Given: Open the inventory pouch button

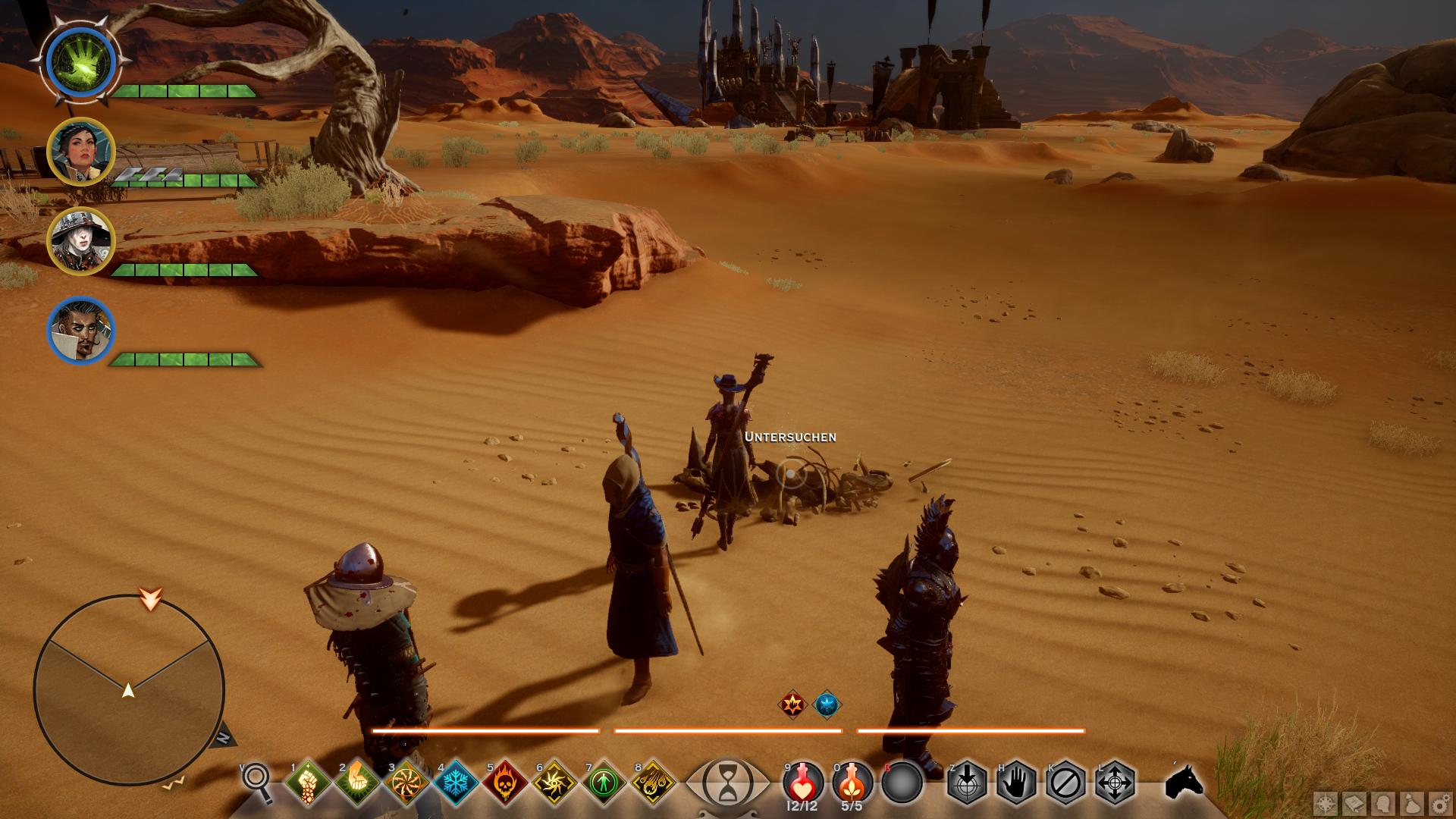Looking at the screenshot, I should tap(1412, 804).
